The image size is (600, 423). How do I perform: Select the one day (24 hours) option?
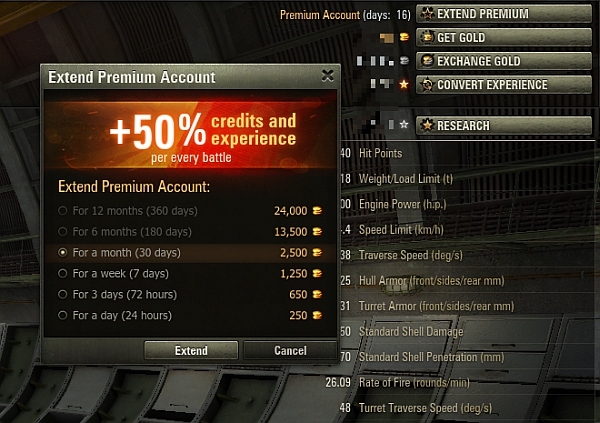coord(64,316)
